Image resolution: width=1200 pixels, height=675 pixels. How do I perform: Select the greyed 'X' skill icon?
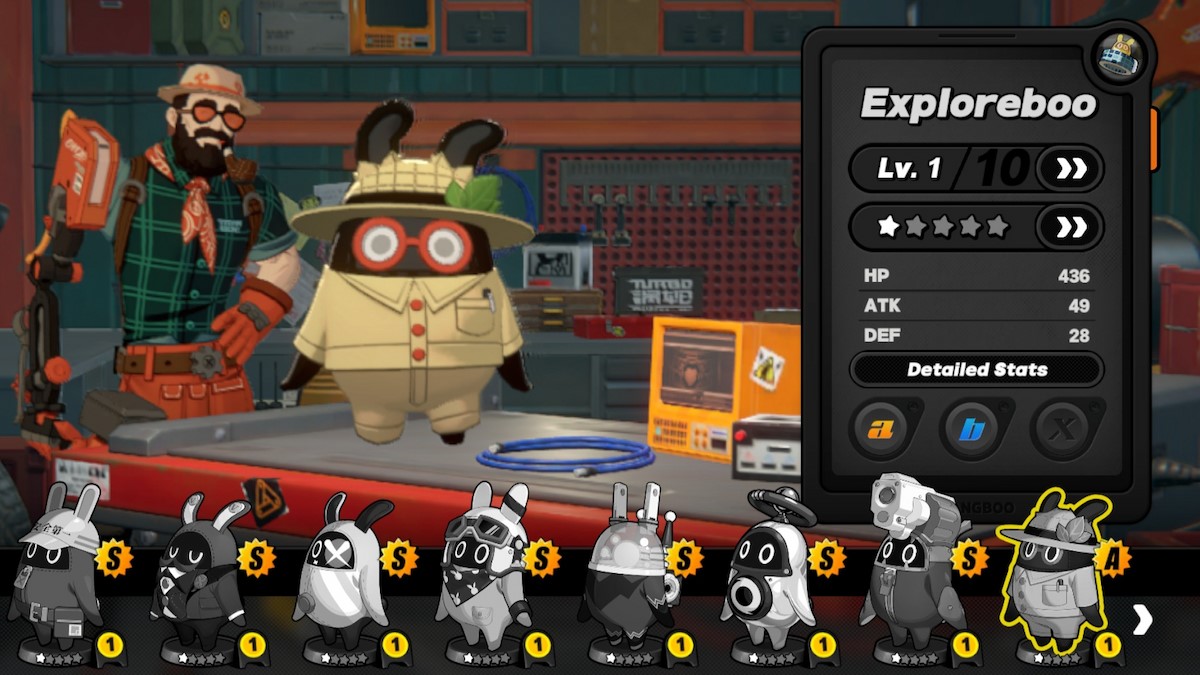click(1063, 430)
